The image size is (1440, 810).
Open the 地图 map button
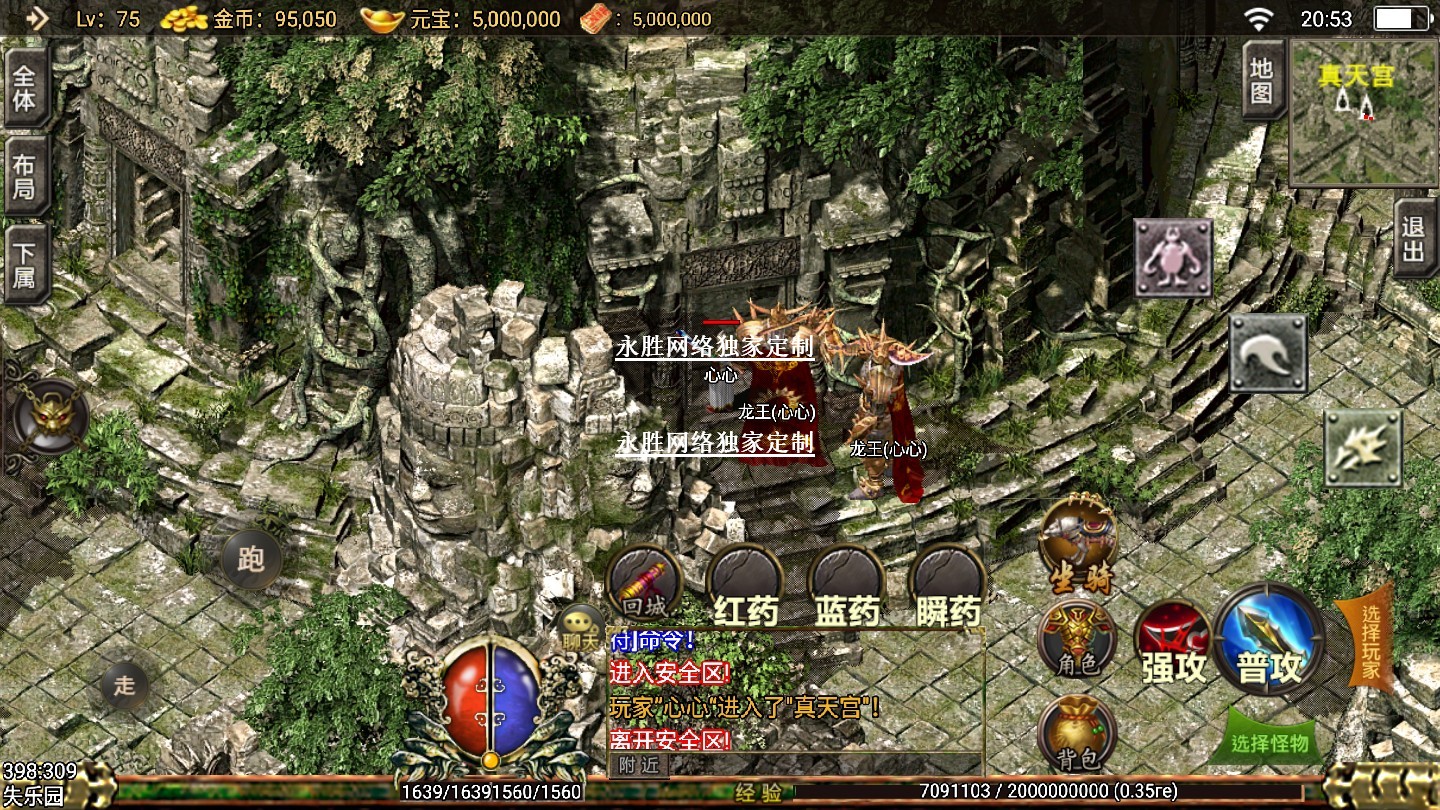tap(1262, 82)
